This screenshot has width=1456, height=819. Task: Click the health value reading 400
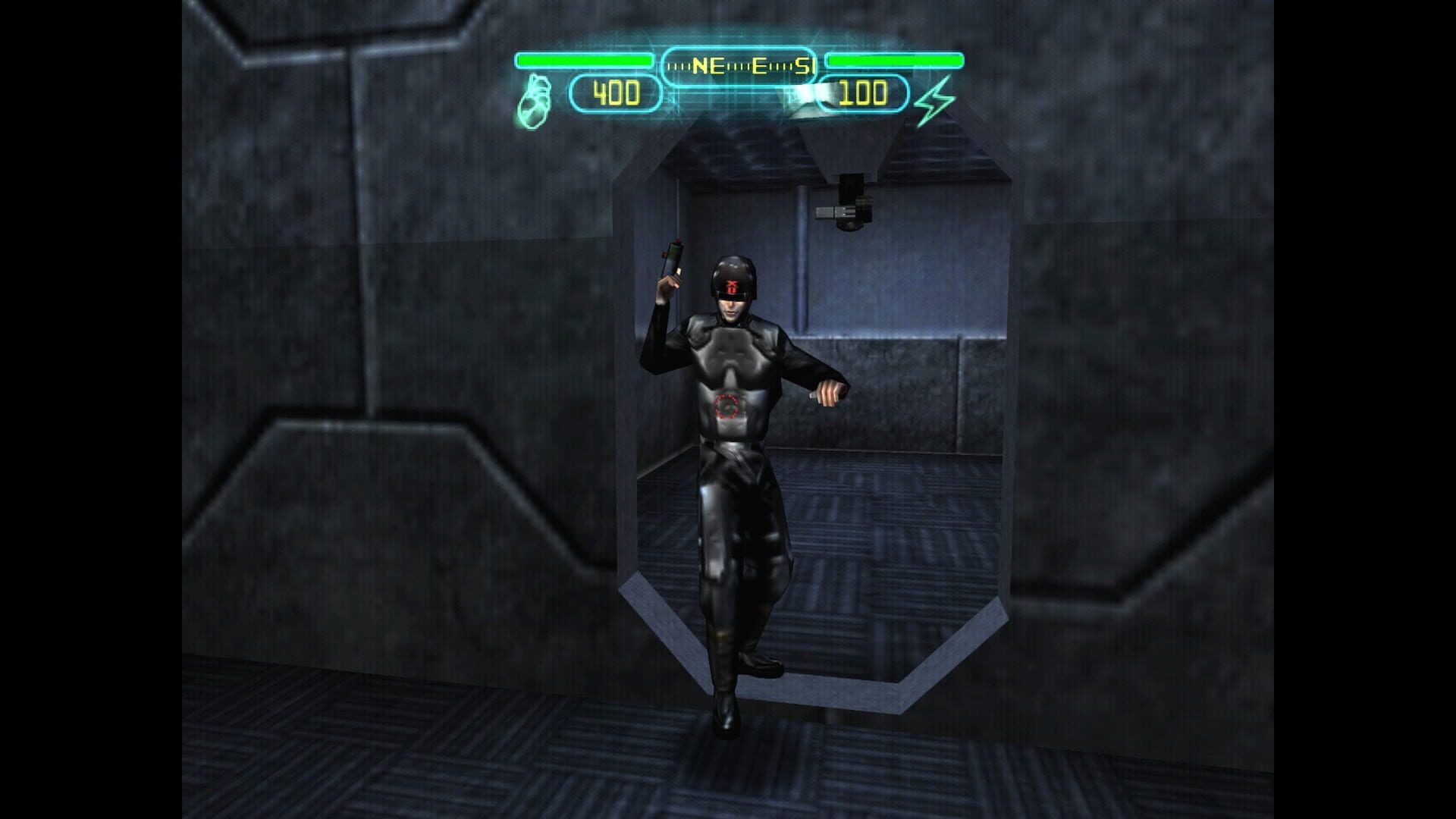(x=616, y=93)
